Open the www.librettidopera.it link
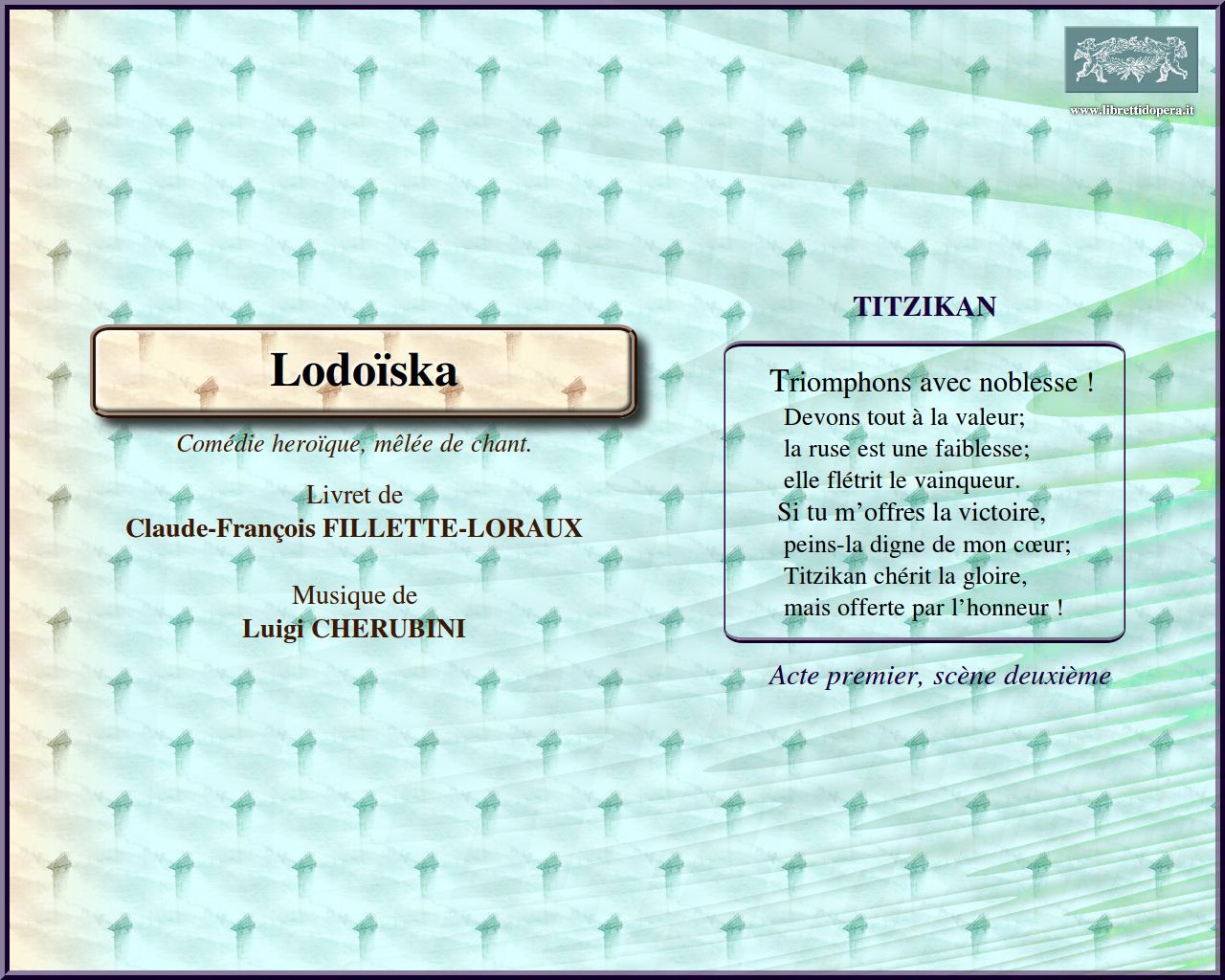The image size is (1225, 980). (1131, 110)
